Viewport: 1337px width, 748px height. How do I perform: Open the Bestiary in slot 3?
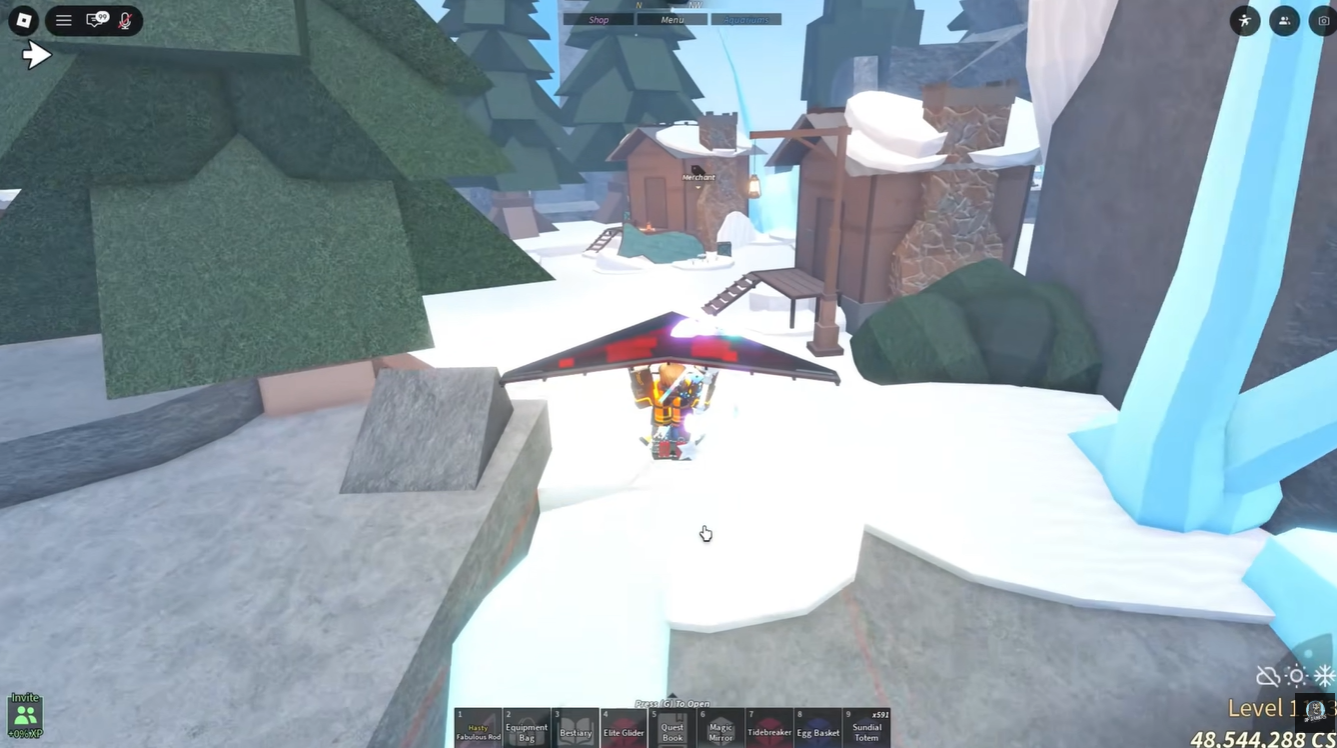(x=575, y=728)
